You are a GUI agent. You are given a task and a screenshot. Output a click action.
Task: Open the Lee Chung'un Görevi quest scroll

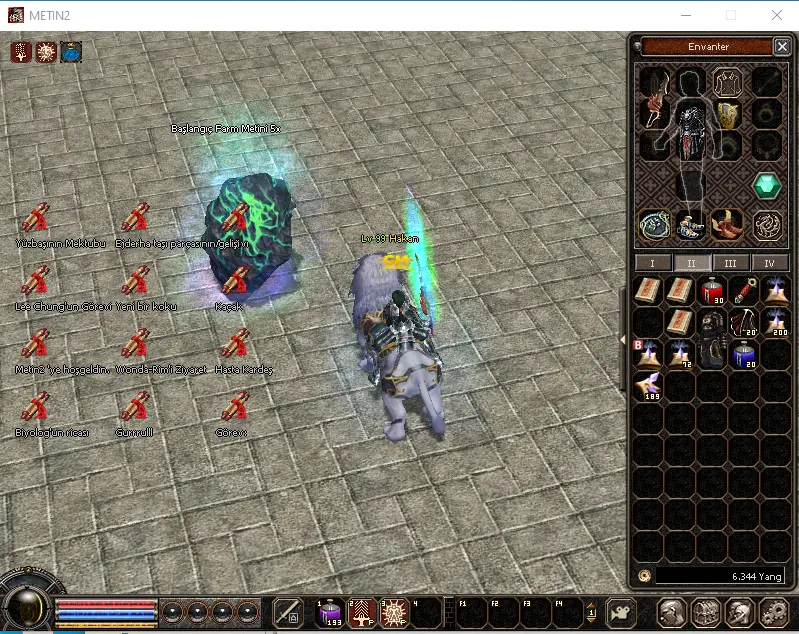(36, 281)
